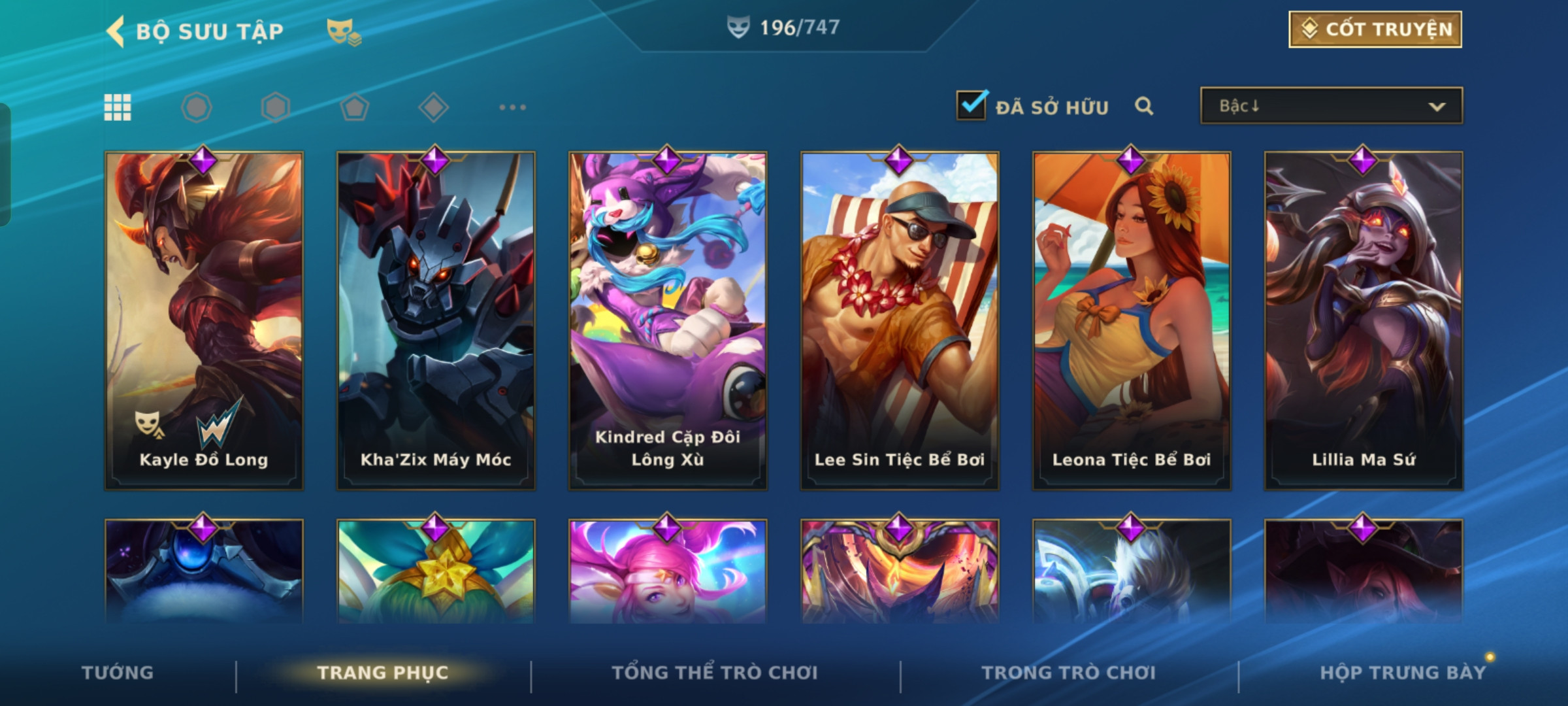Open the Bậc sort dropdown
This screenshot has height=706, width=1568.
1331,106
